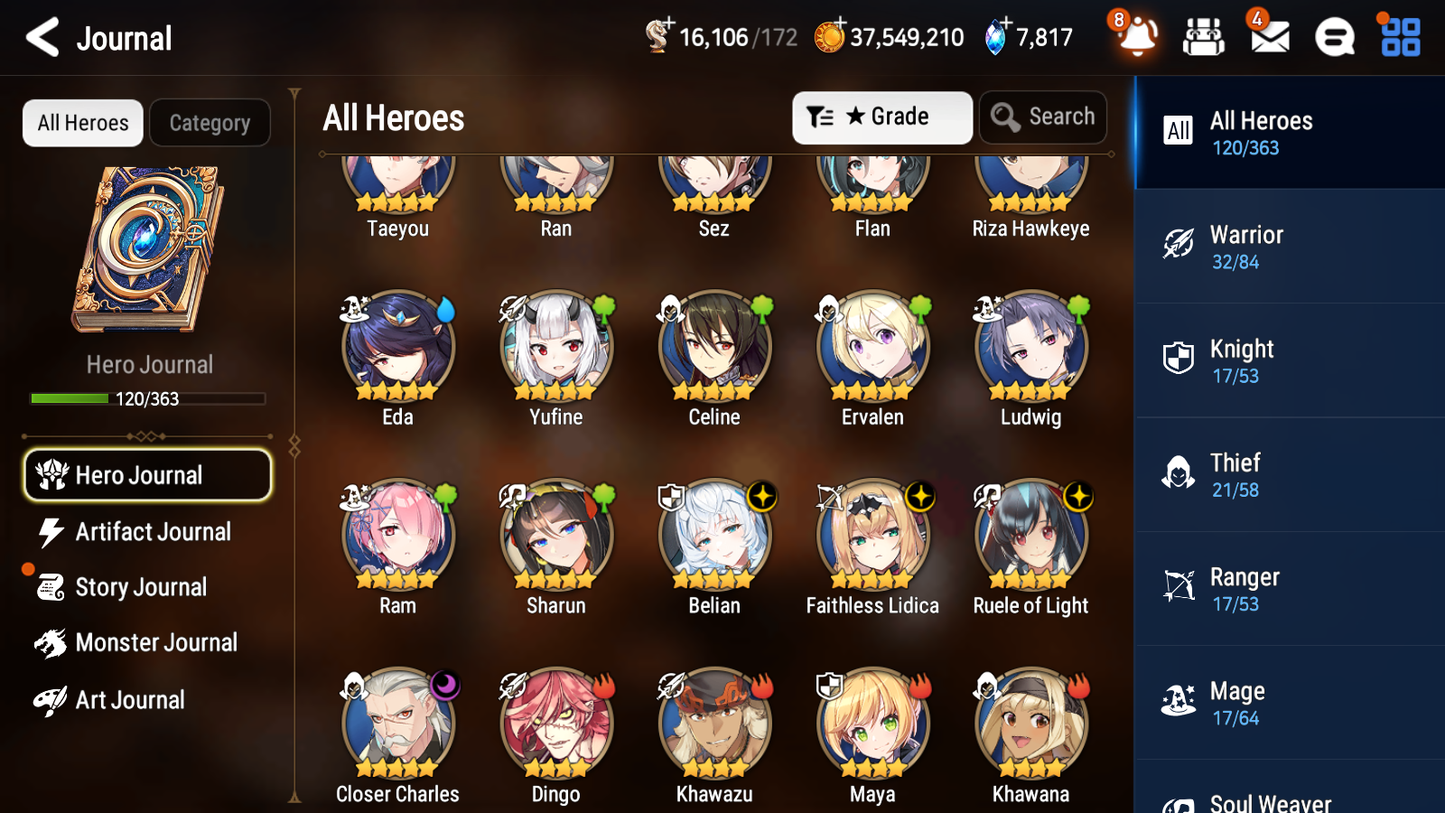Open the Grade filter dropdown
This screenshot has height=813, width=1445.
(x=882, y=117)
